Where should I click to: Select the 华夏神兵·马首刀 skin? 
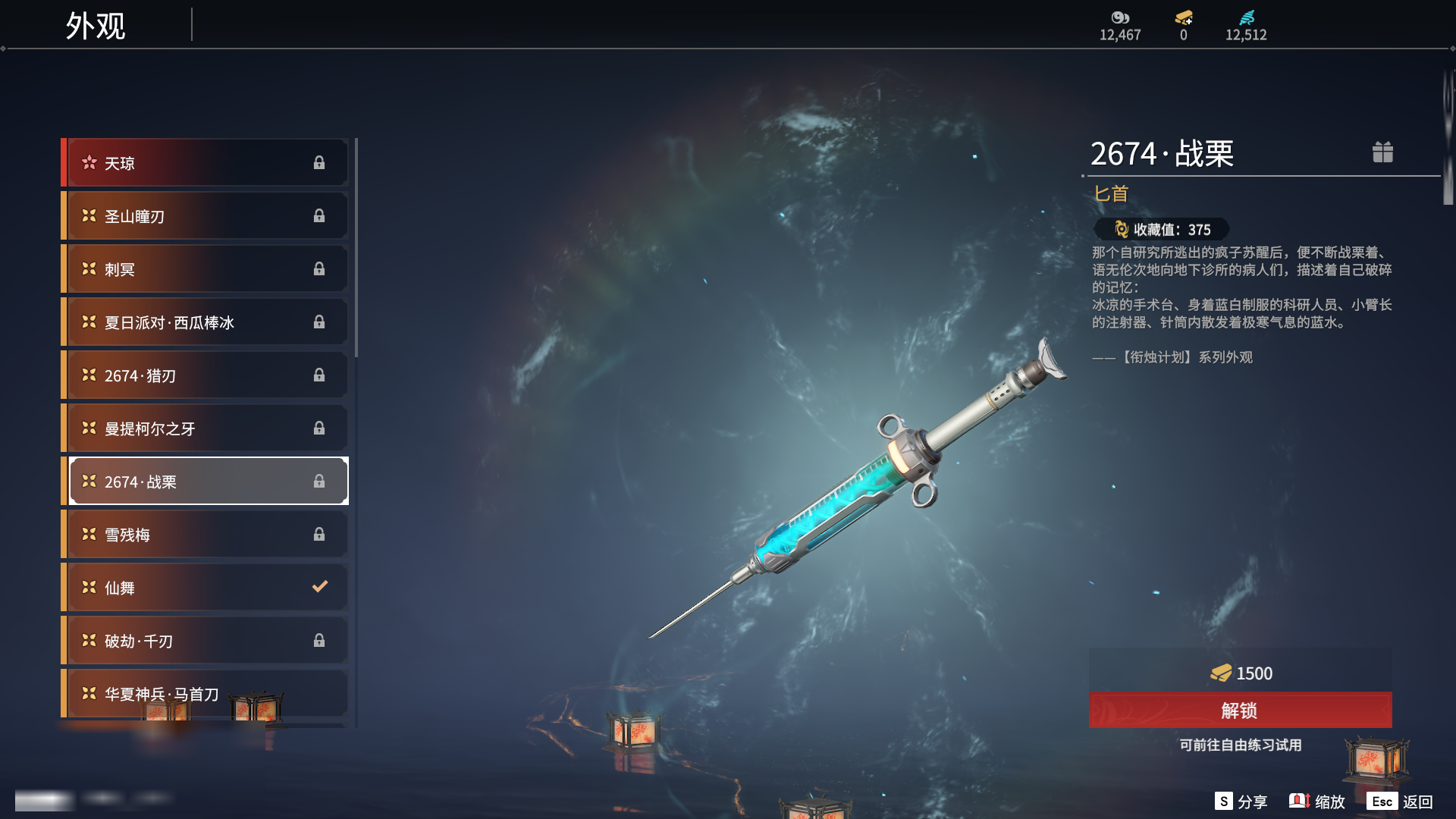point(206,694)
